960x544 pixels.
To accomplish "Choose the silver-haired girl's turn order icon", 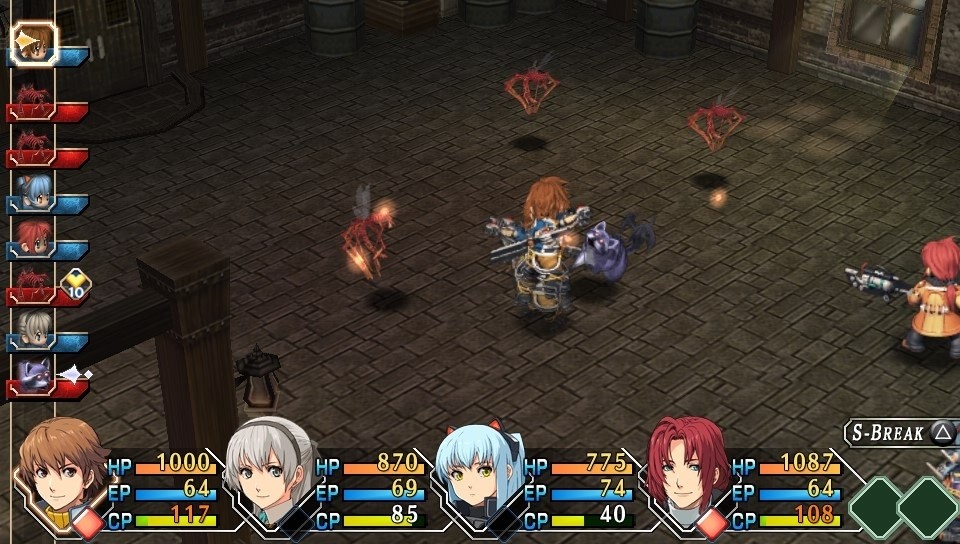I will coord(34,328).
